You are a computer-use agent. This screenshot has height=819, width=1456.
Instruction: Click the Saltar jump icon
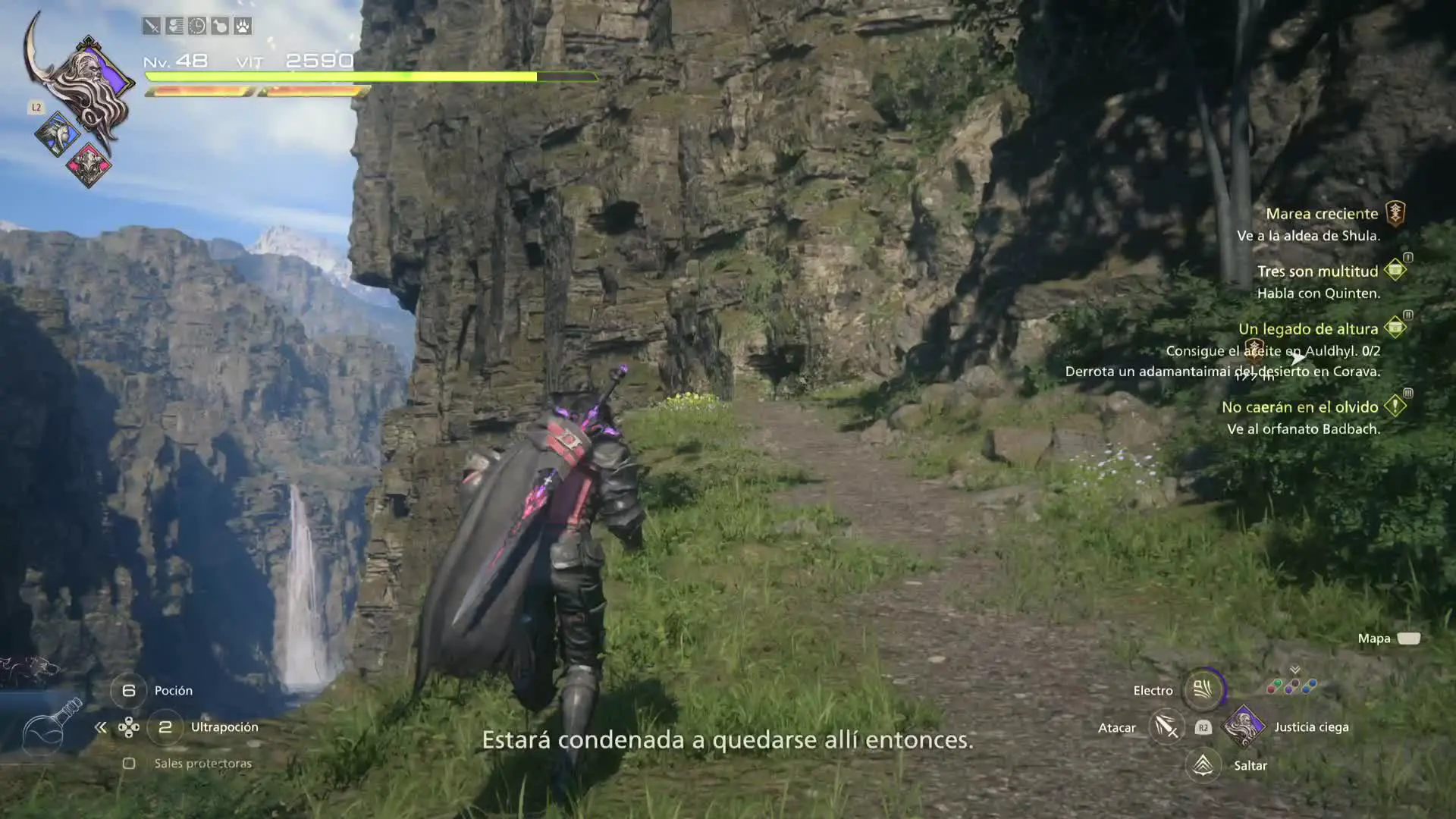(1203, 765)
